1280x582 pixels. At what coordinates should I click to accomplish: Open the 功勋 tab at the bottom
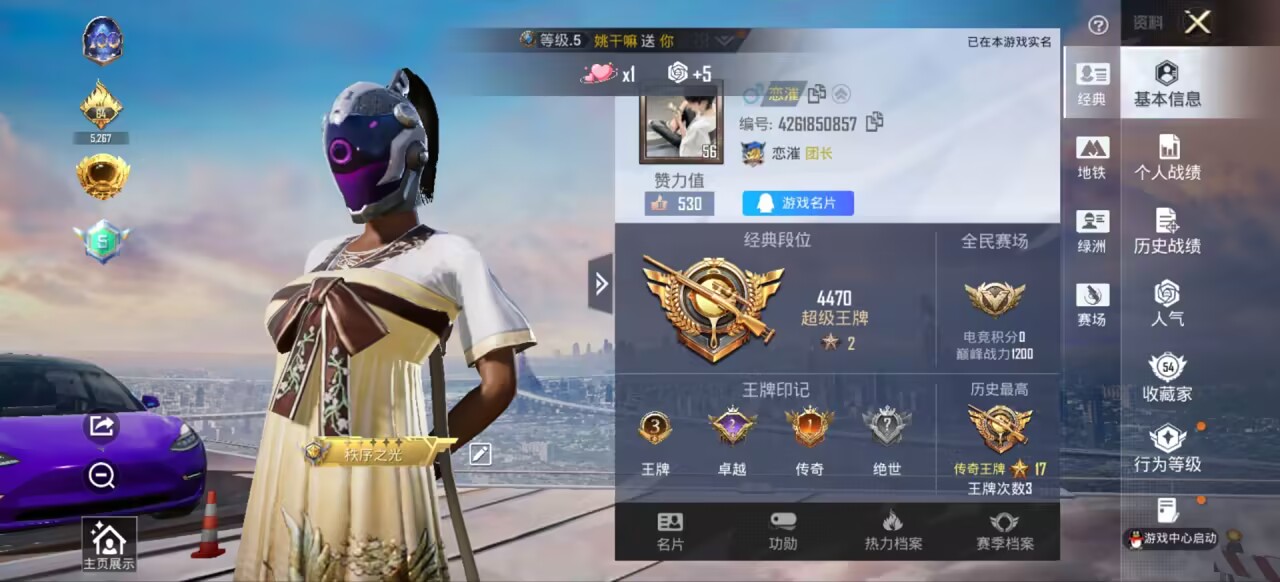click(x=783, y=532)
